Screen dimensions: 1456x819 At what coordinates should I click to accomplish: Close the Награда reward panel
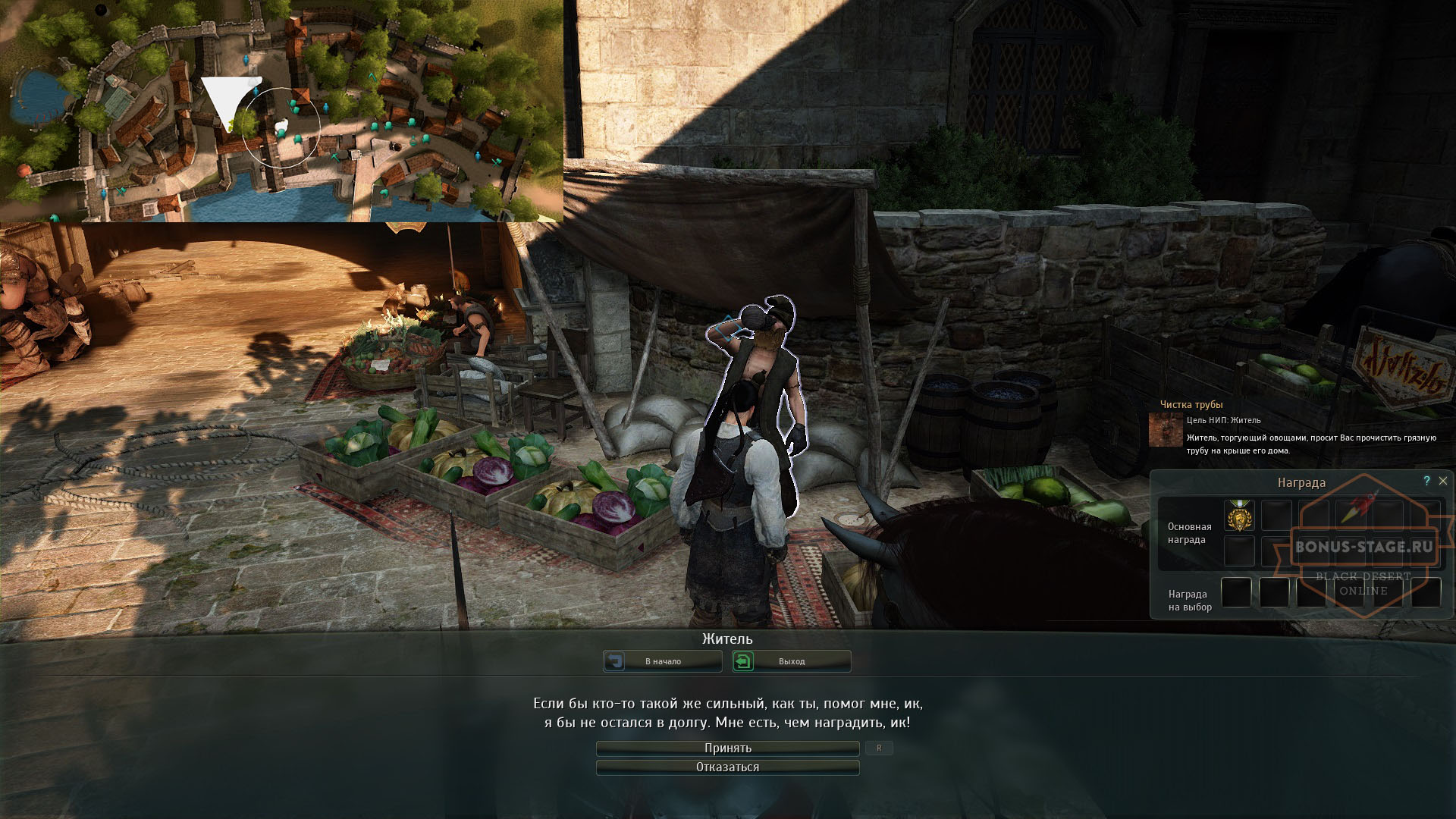tap(1443, 481)
